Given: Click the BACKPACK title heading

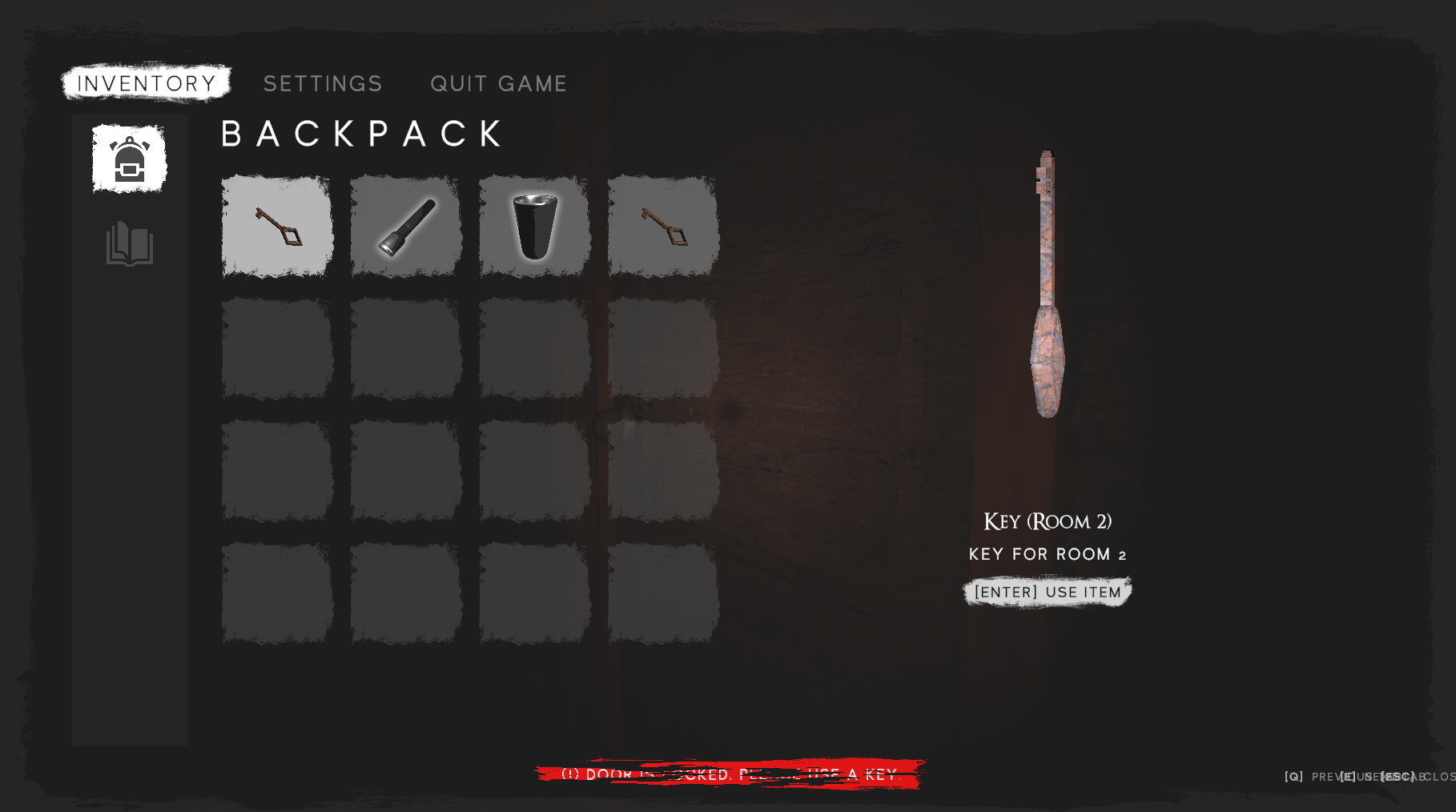Looking at the screenshot, I should coord(362,133).
